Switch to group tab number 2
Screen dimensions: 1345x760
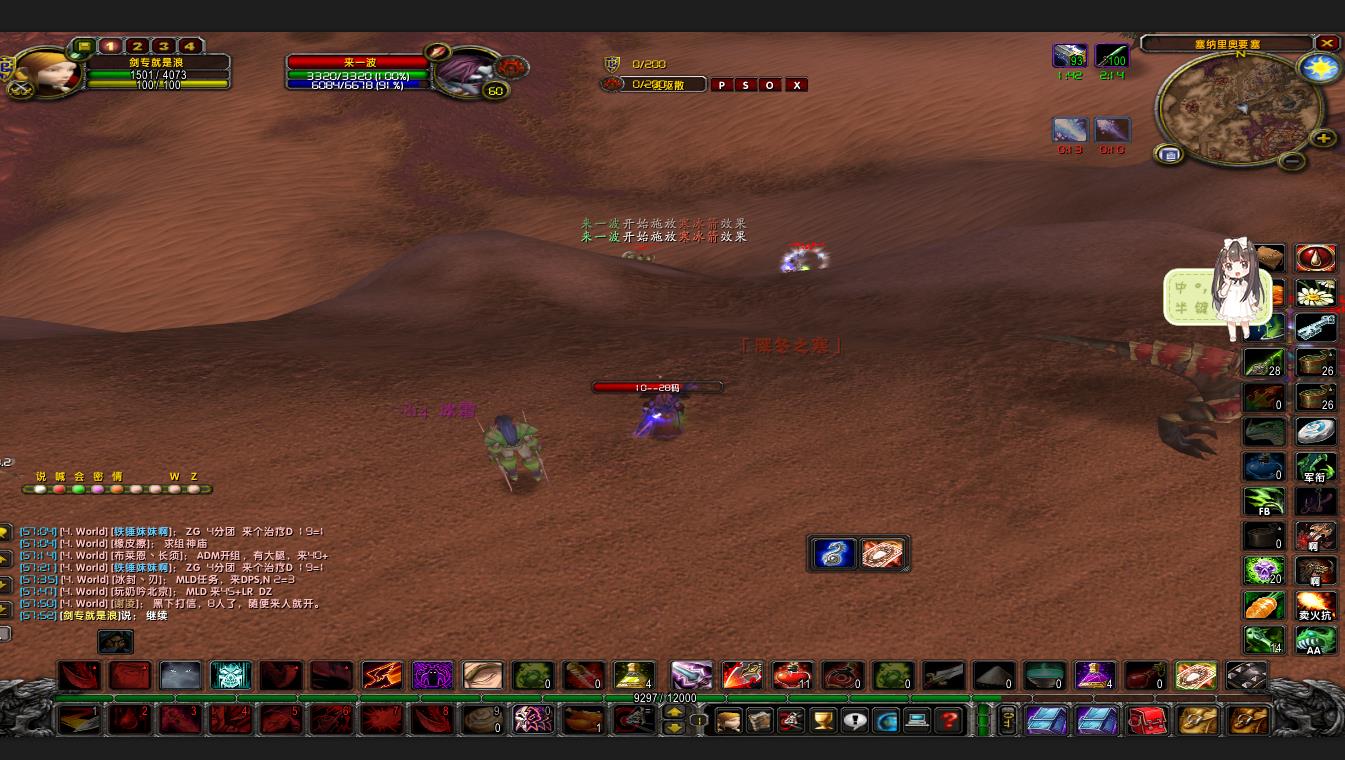[137, 46]
